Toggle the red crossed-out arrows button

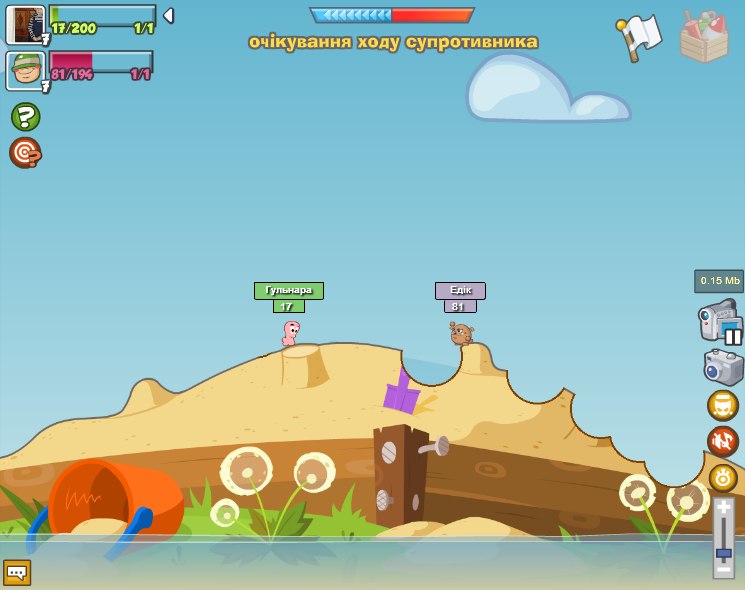point(723,441)
